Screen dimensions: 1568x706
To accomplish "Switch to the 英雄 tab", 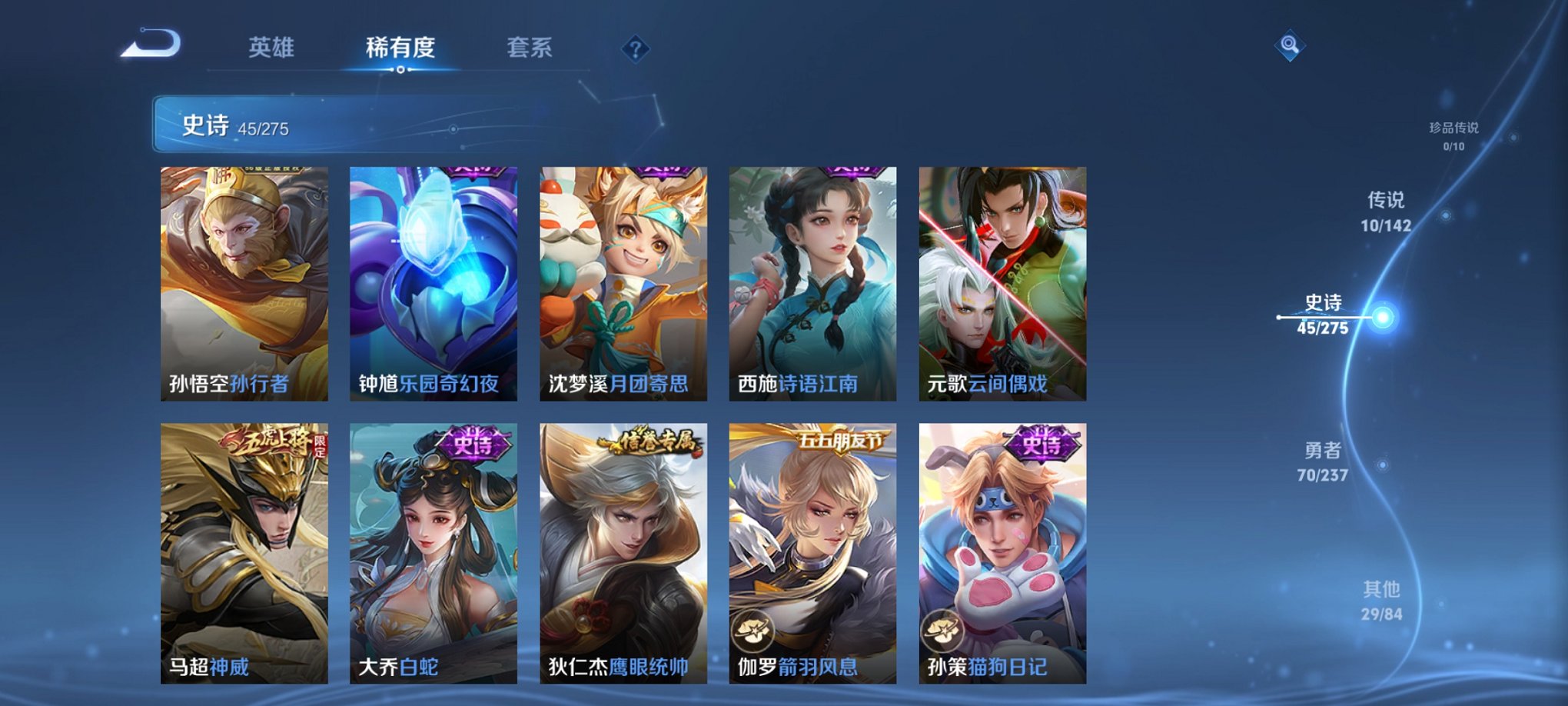I will pyautogui.click(x=273, y=46).
